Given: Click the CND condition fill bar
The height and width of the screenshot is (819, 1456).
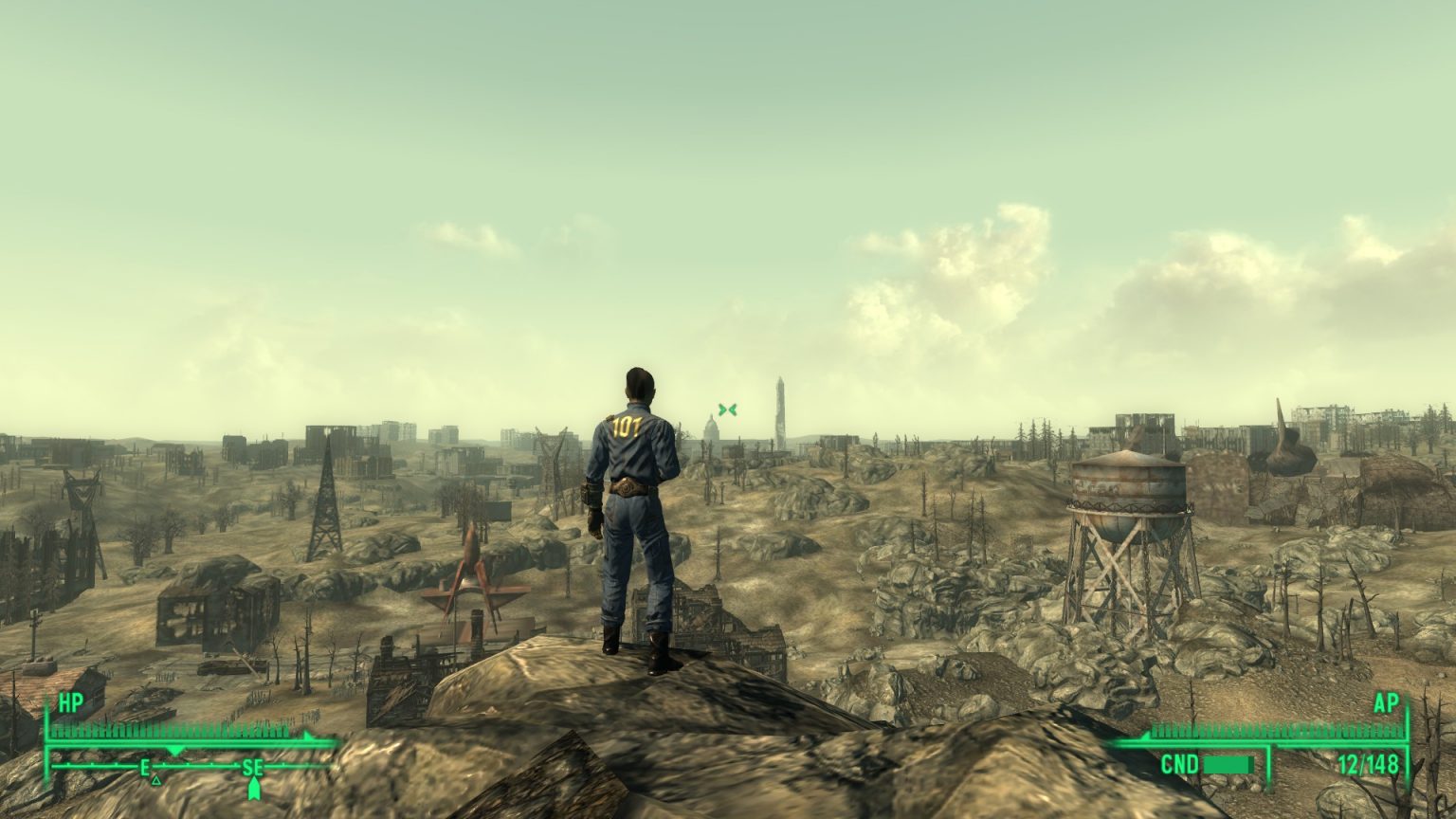Looking at the screenshot, I should pyautogui.click(x=1229, y=765).
